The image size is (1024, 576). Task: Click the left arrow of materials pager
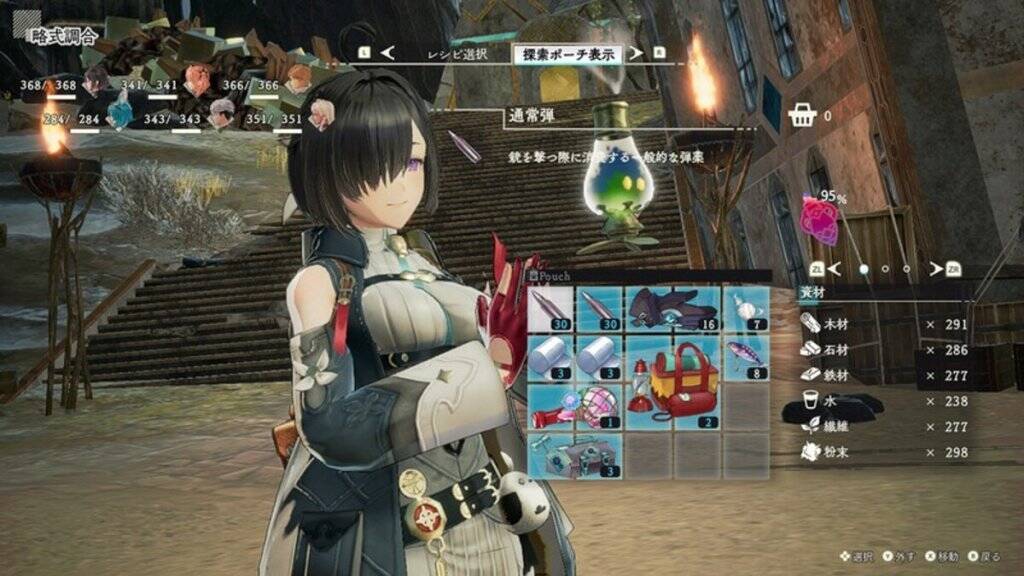pos(835,269)
